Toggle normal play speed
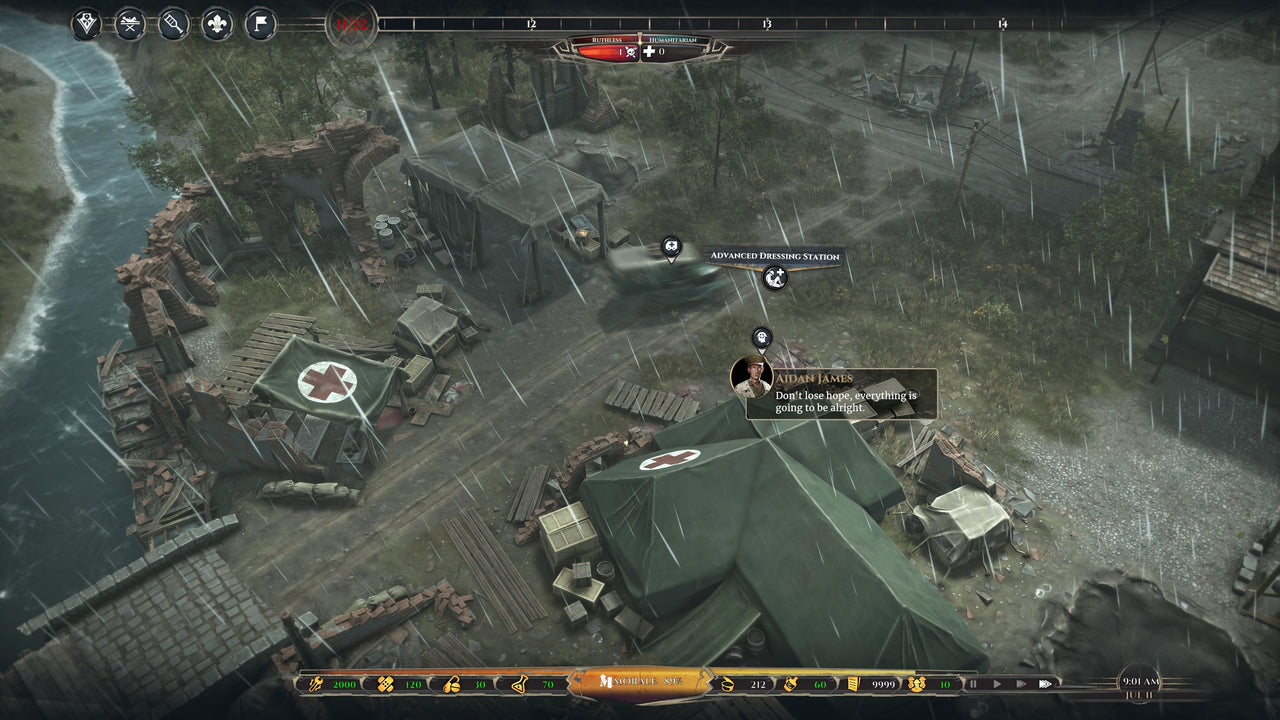The height and width of the screenshot is (720, 1280). tap(999, 686)
